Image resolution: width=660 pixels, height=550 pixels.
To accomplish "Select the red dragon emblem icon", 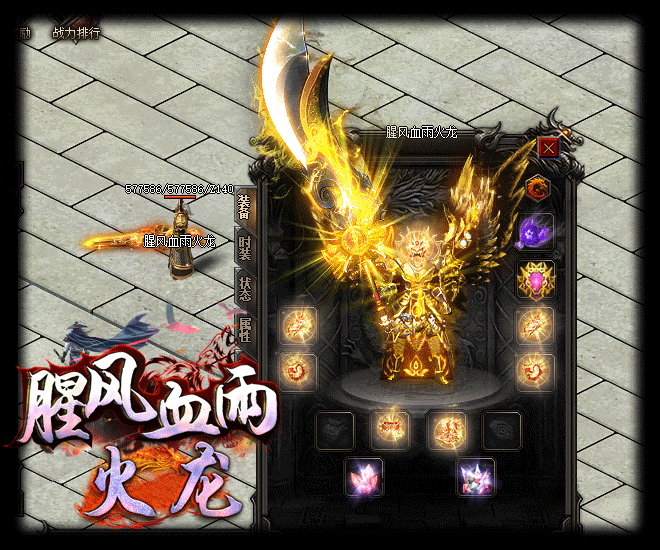I will point(539,187).
